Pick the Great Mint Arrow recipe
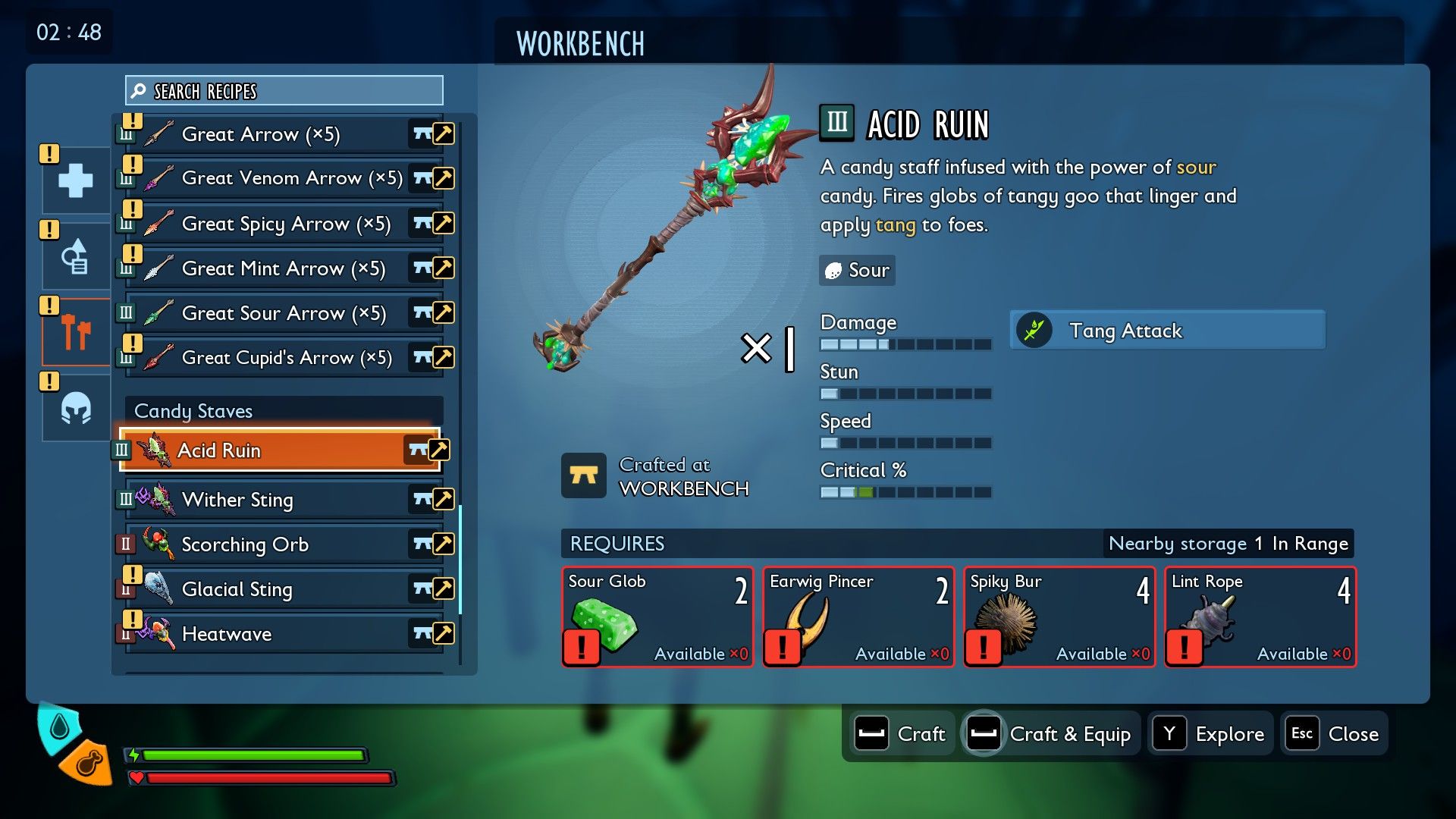 pyautogui.click(x=284, y=268)
